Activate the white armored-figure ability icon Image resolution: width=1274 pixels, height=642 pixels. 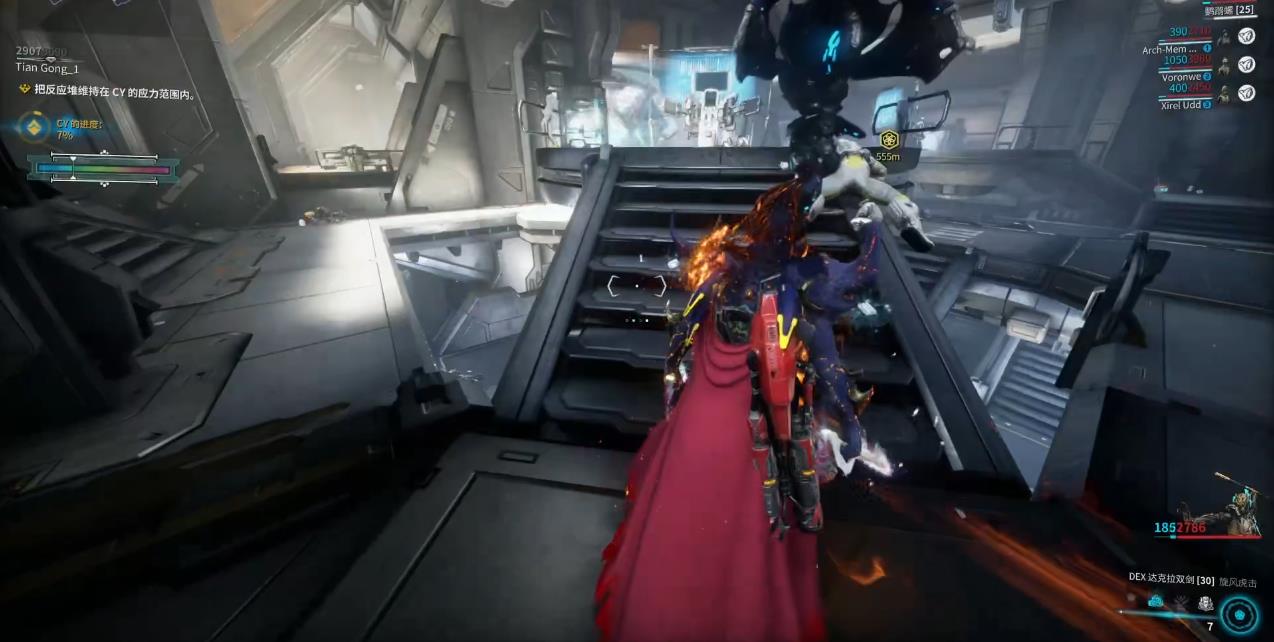pyautogui.click(x=1205, y=603)
